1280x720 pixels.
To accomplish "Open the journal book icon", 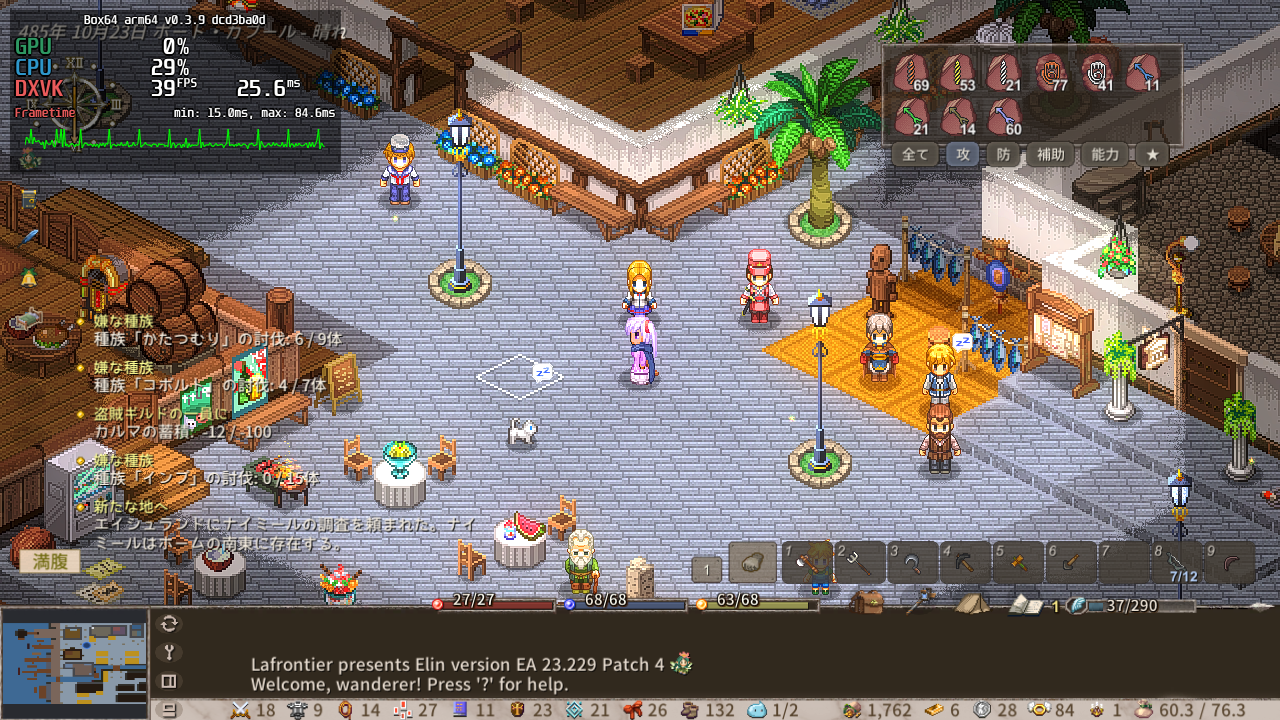I will [x=1024, y=604].
